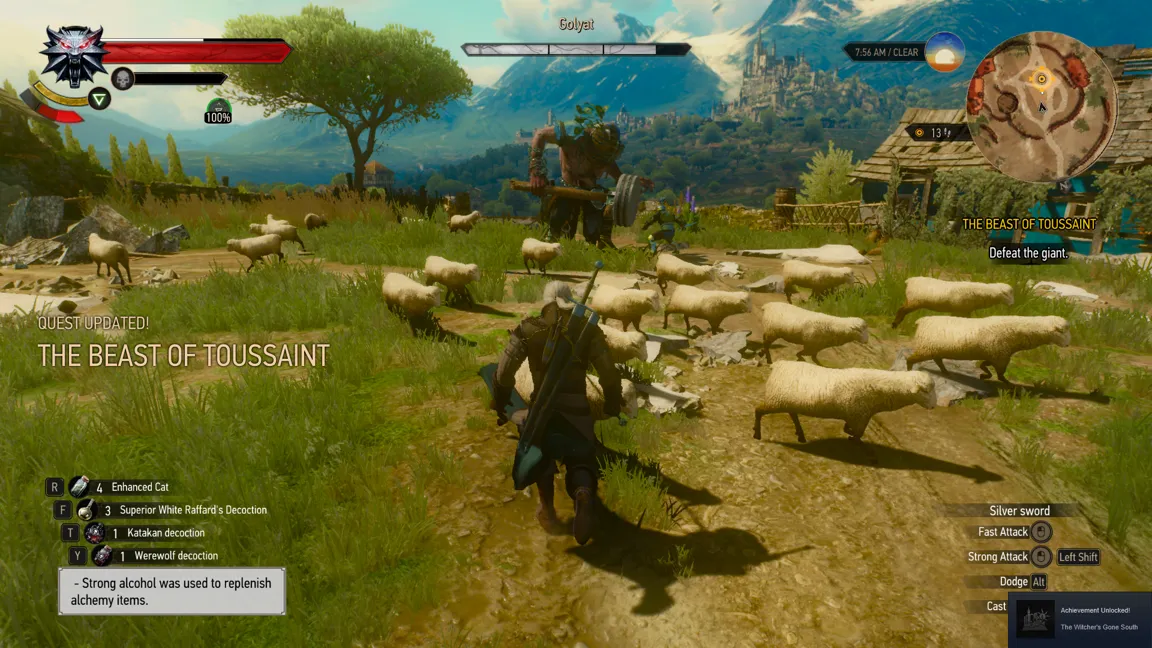The width and height of the screenshot is (1152, 648).
Task: Click the wolf medallion icon
Action: point(72,56)
